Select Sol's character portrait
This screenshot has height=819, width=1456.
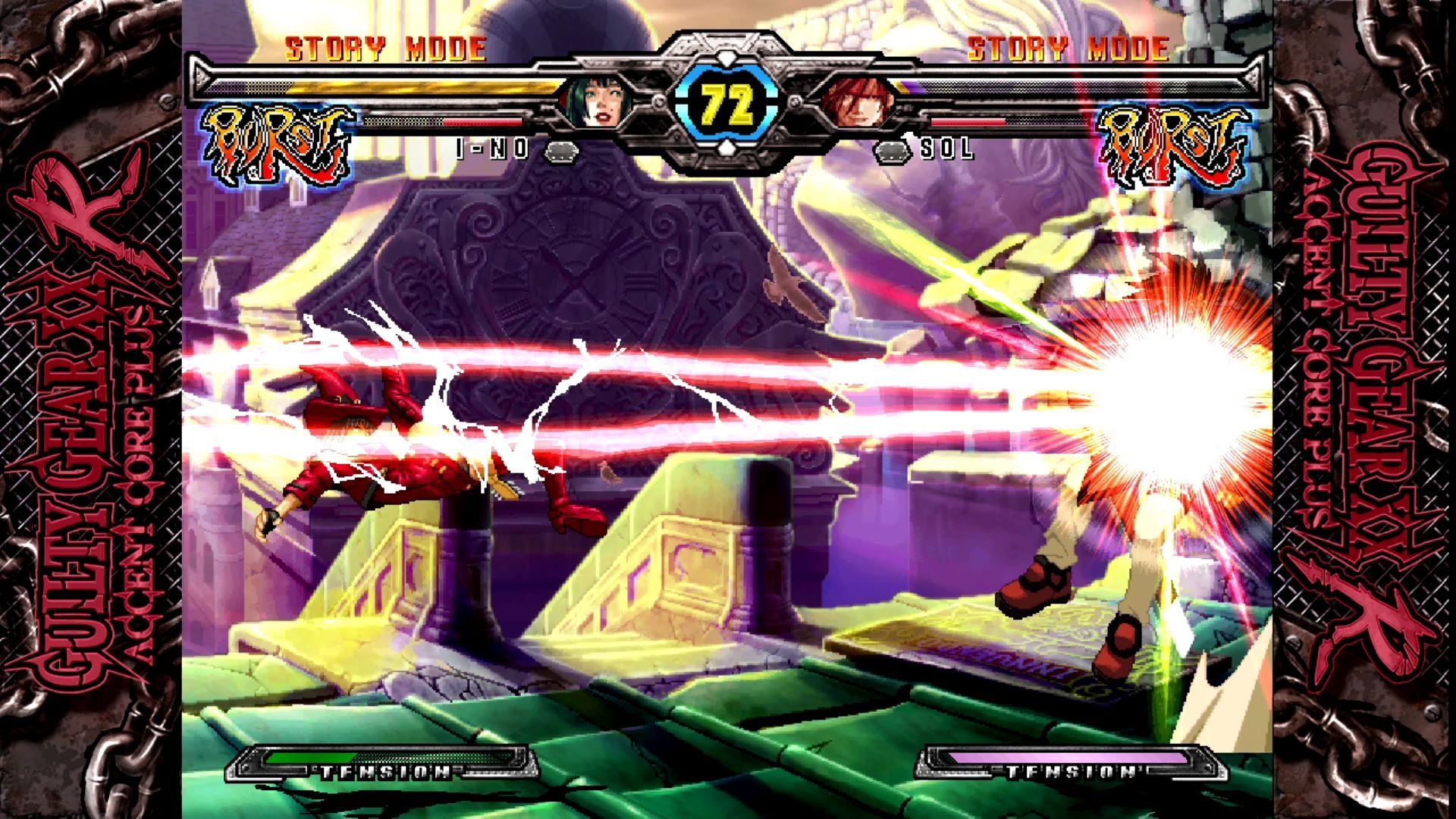[855, 102]
